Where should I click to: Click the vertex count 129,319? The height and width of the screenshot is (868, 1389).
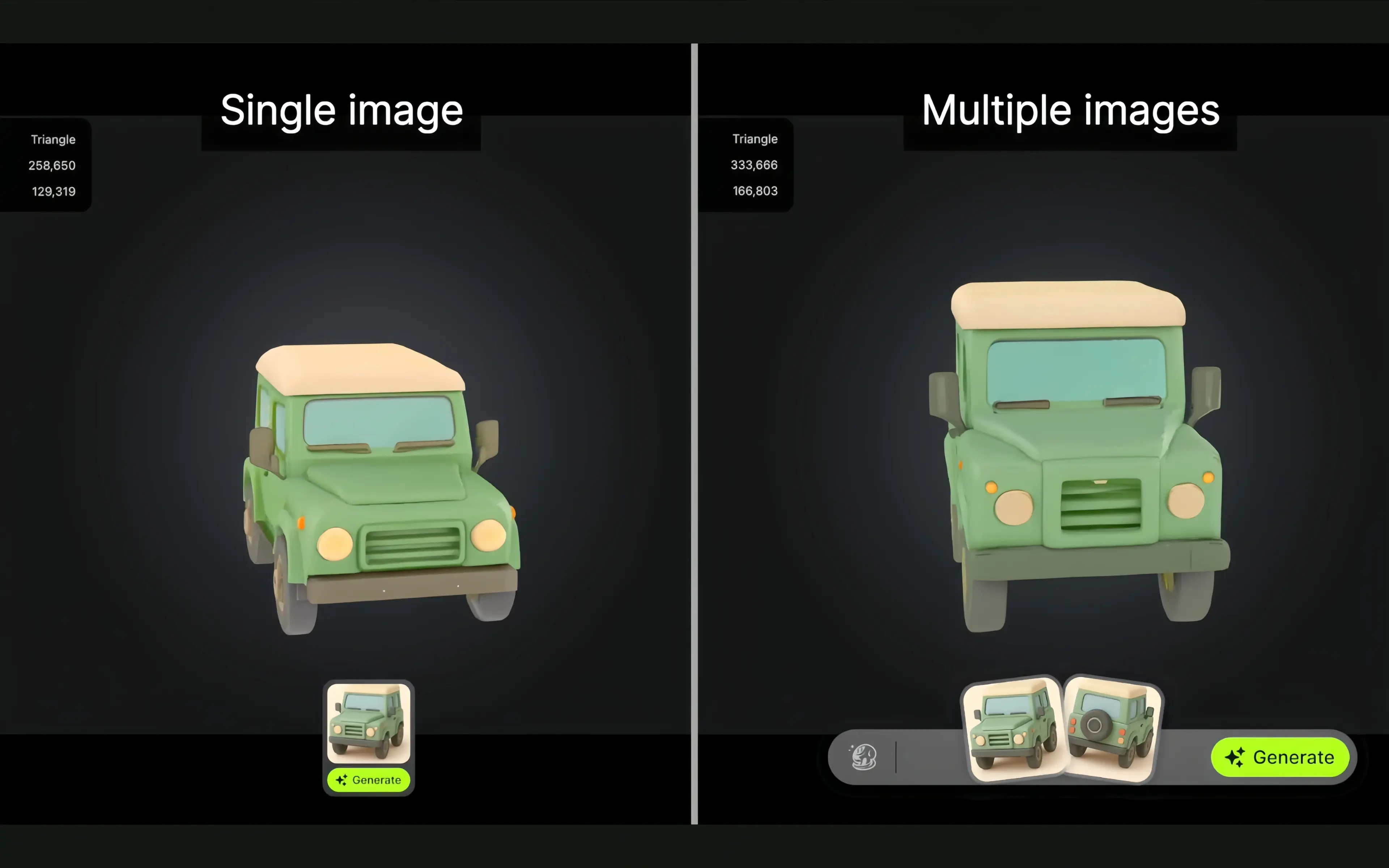click(54, 191)
